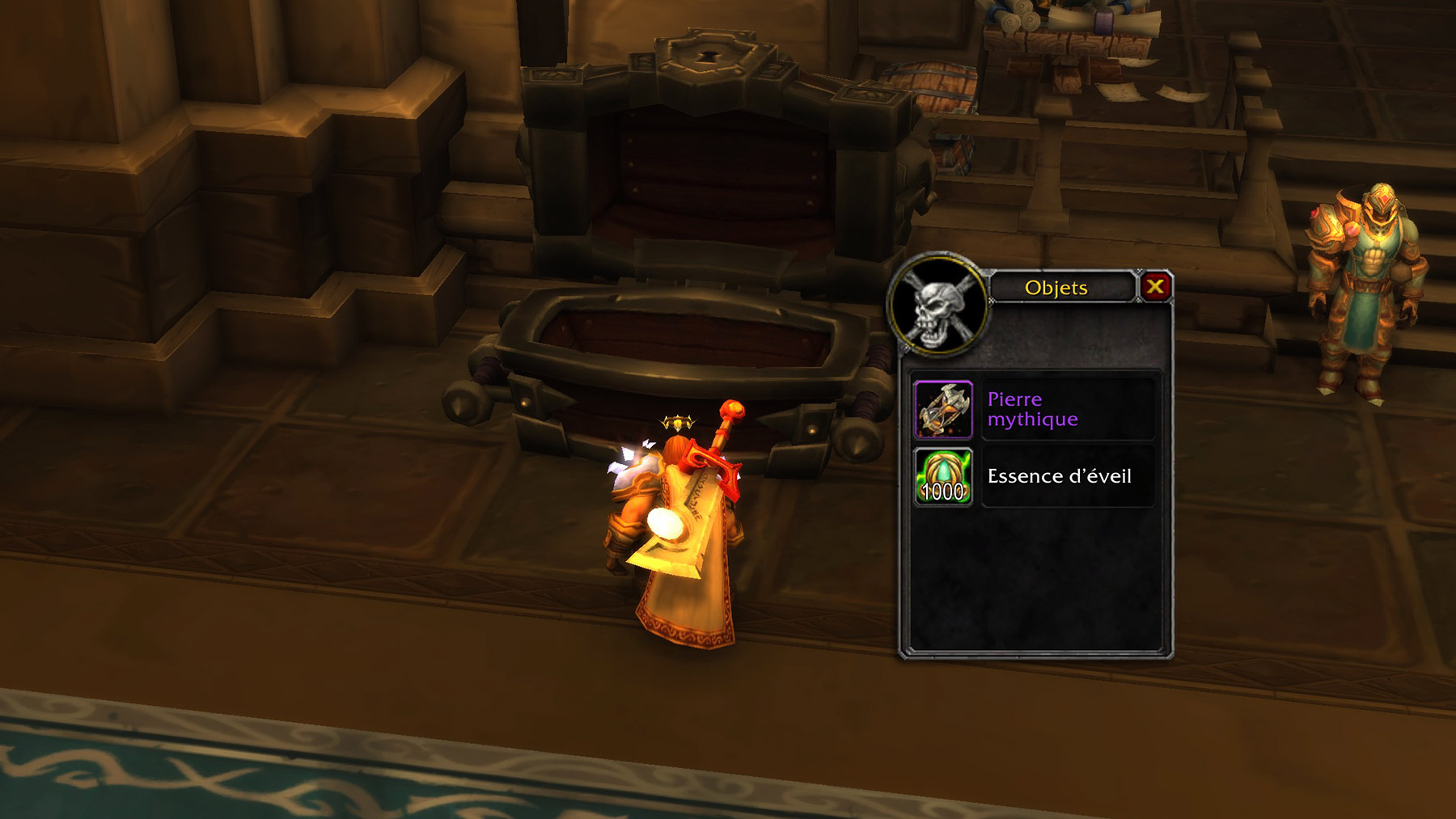
Task: Close the Objets loot window
Action: pyautogui.click(x=1155, y=286)
